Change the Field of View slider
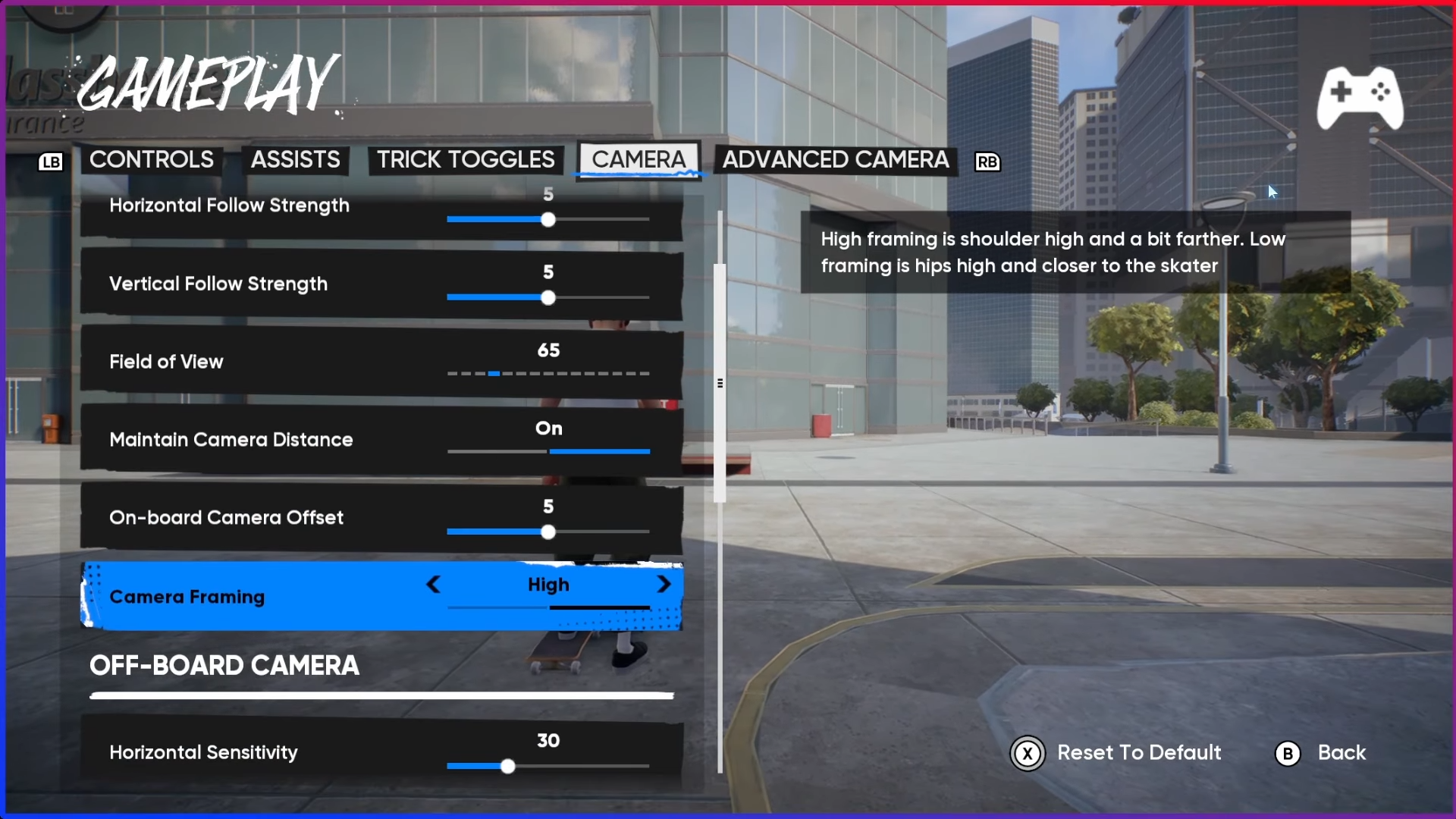The image size is (1456, 819). [x=494, y=374]
